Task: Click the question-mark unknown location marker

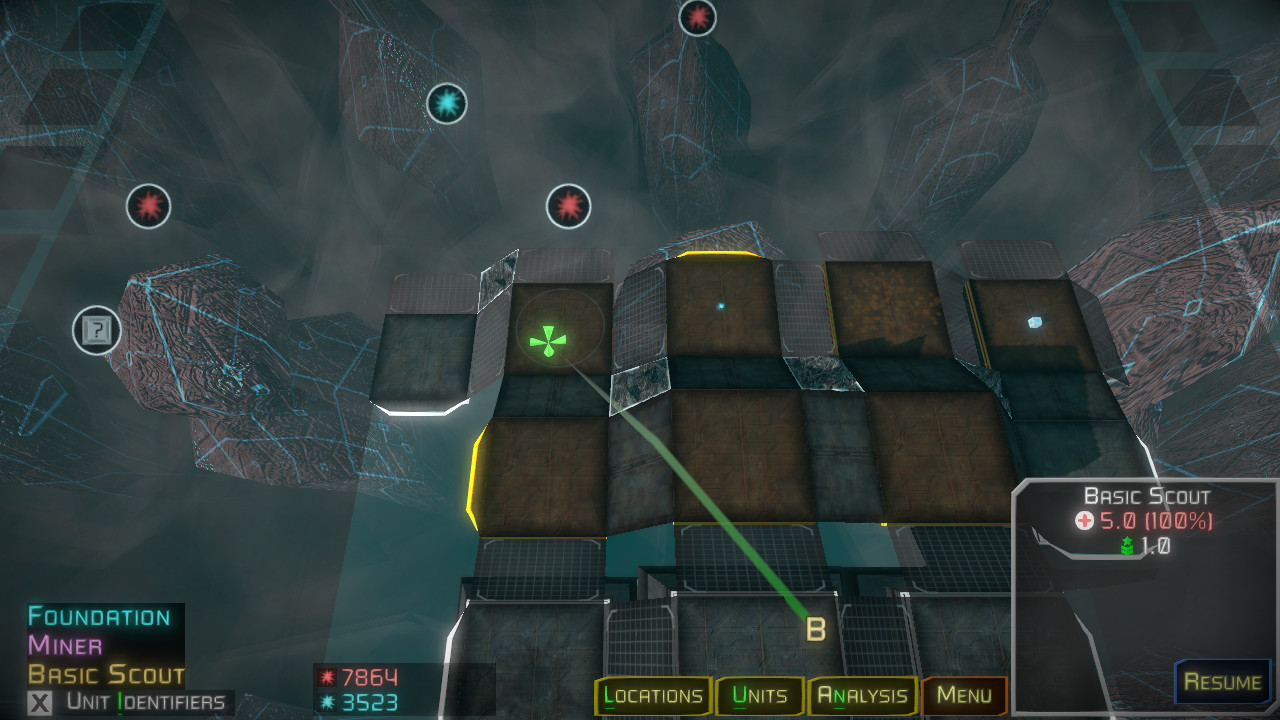Action: pyautogui.click(x=96, y=330)
